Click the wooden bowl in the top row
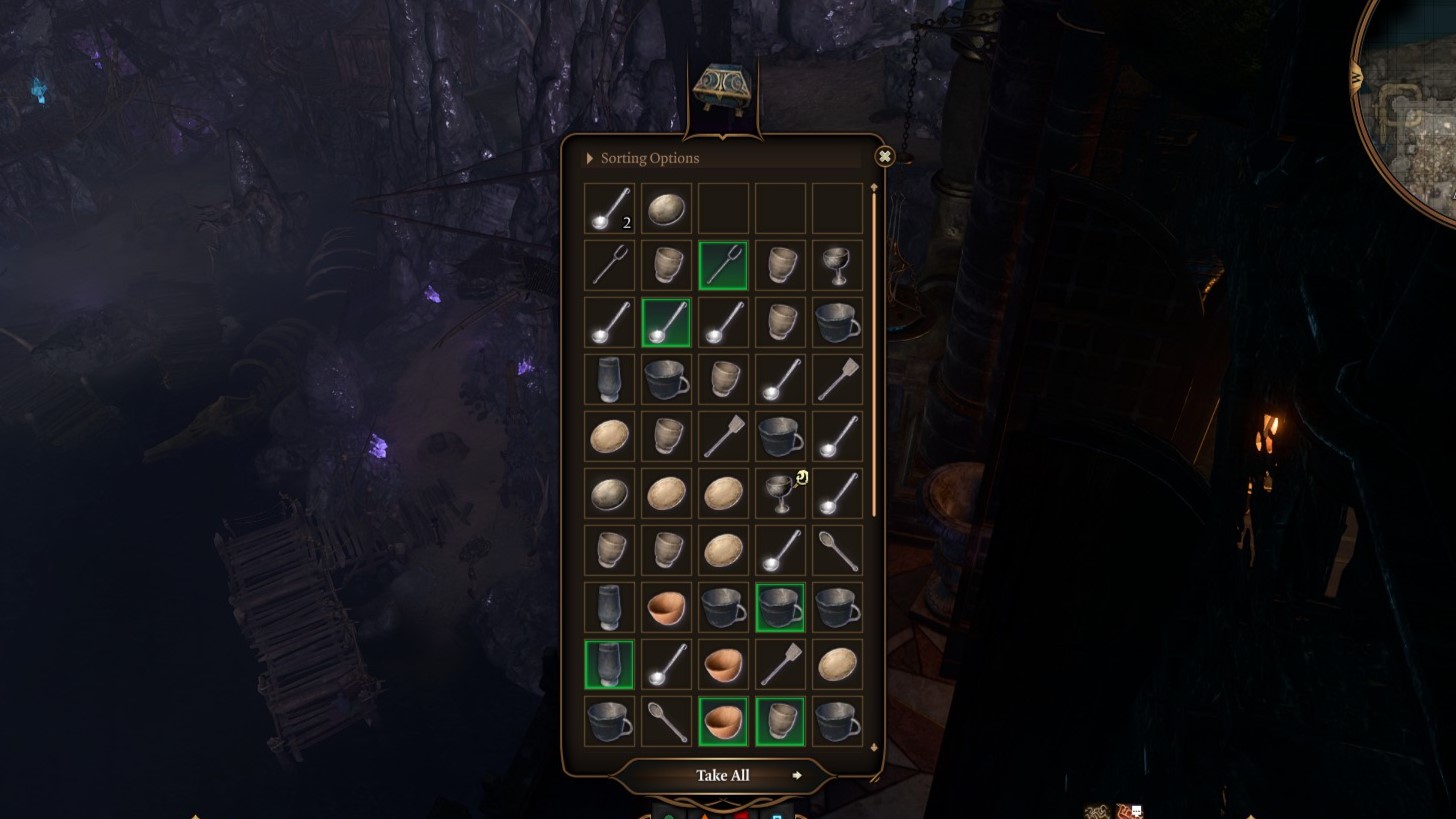This screenshot has width=1456, height=819. [666, 207]
